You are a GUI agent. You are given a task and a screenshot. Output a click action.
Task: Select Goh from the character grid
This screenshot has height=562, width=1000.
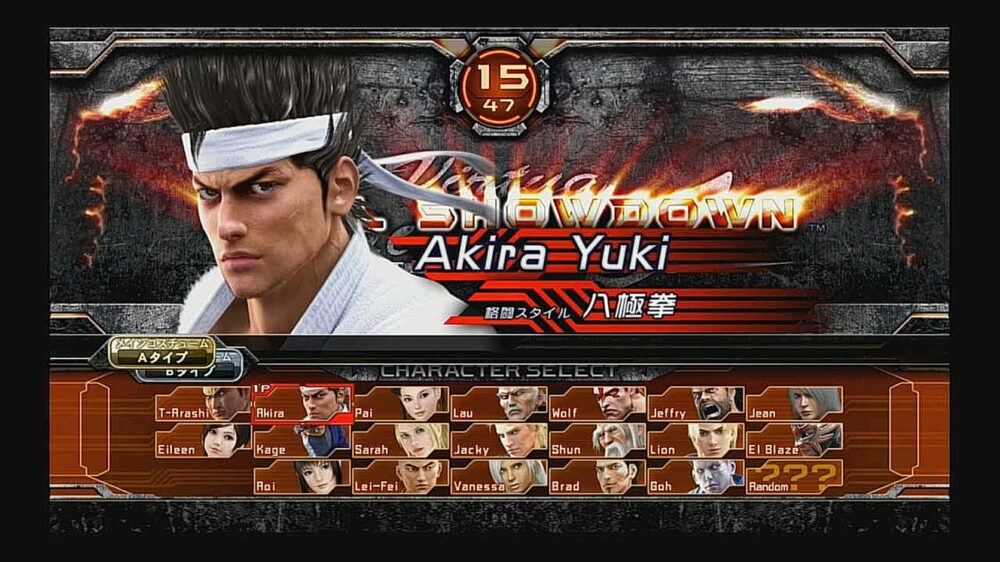(695, 477)
